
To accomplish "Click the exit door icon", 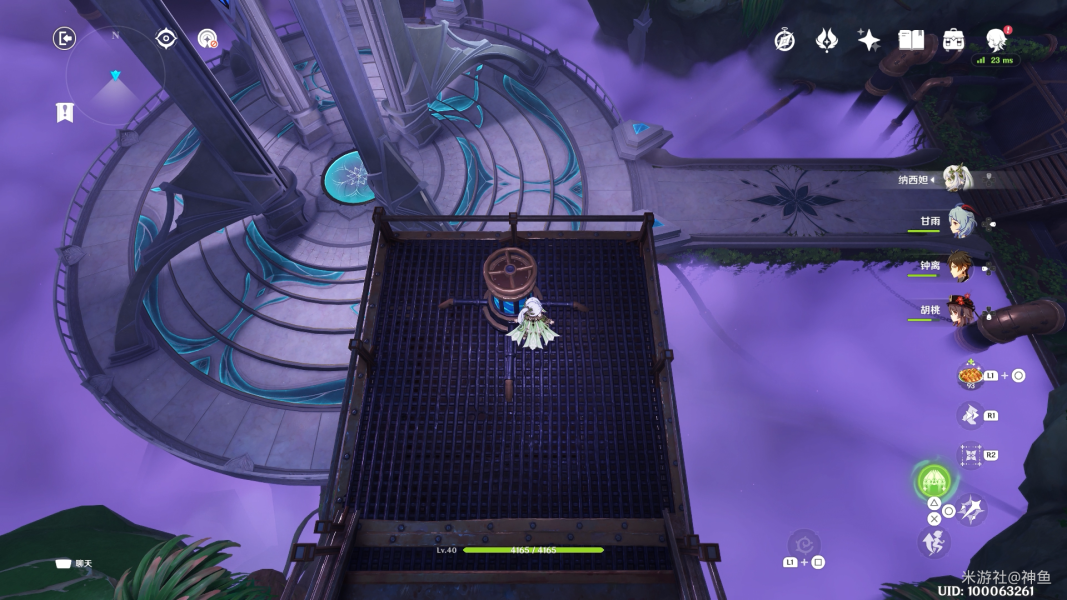I will coord(64,39).
